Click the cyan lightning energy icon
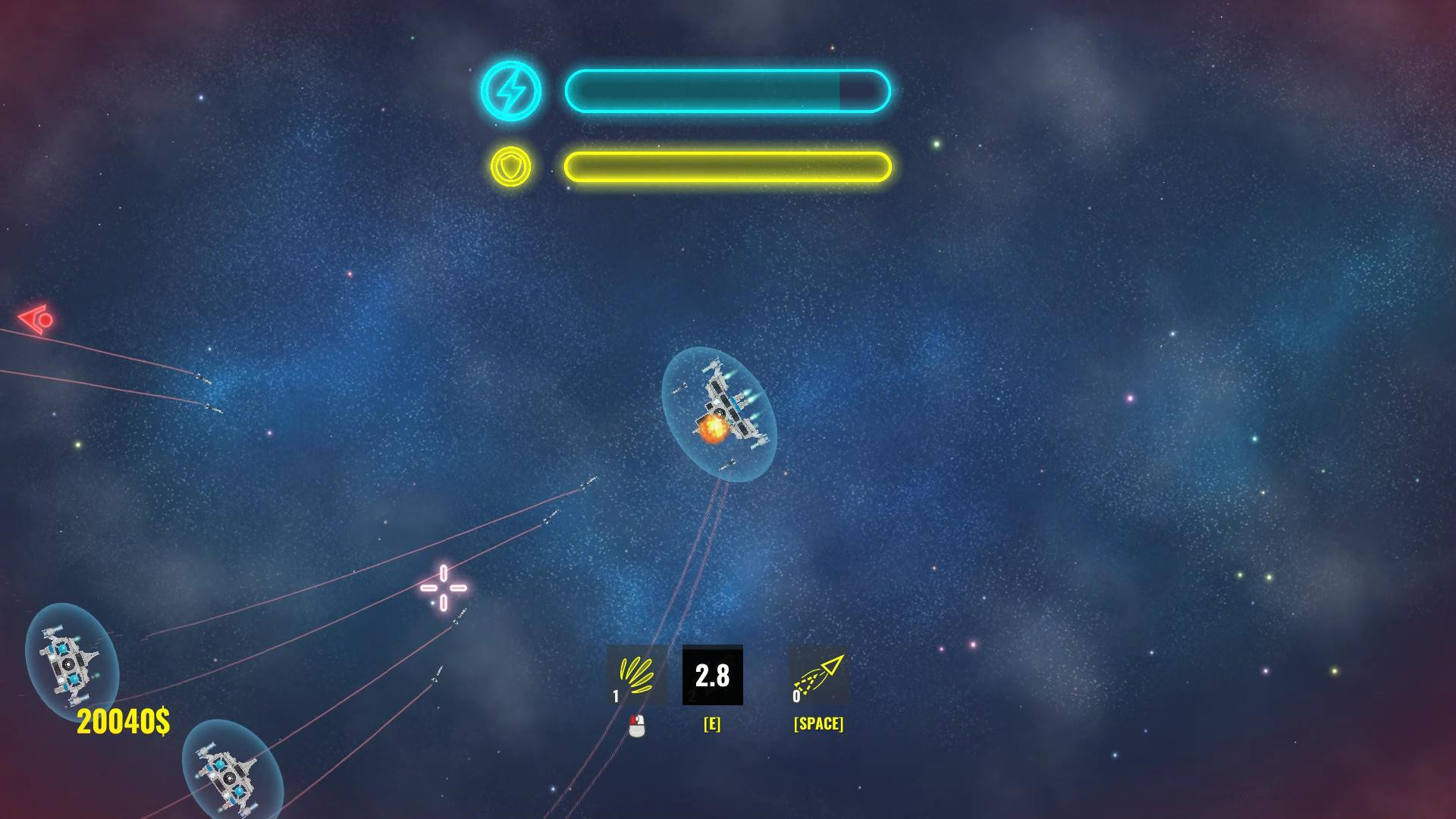Viewport: 1456px width, 819px height. click(x=514, y=90)
